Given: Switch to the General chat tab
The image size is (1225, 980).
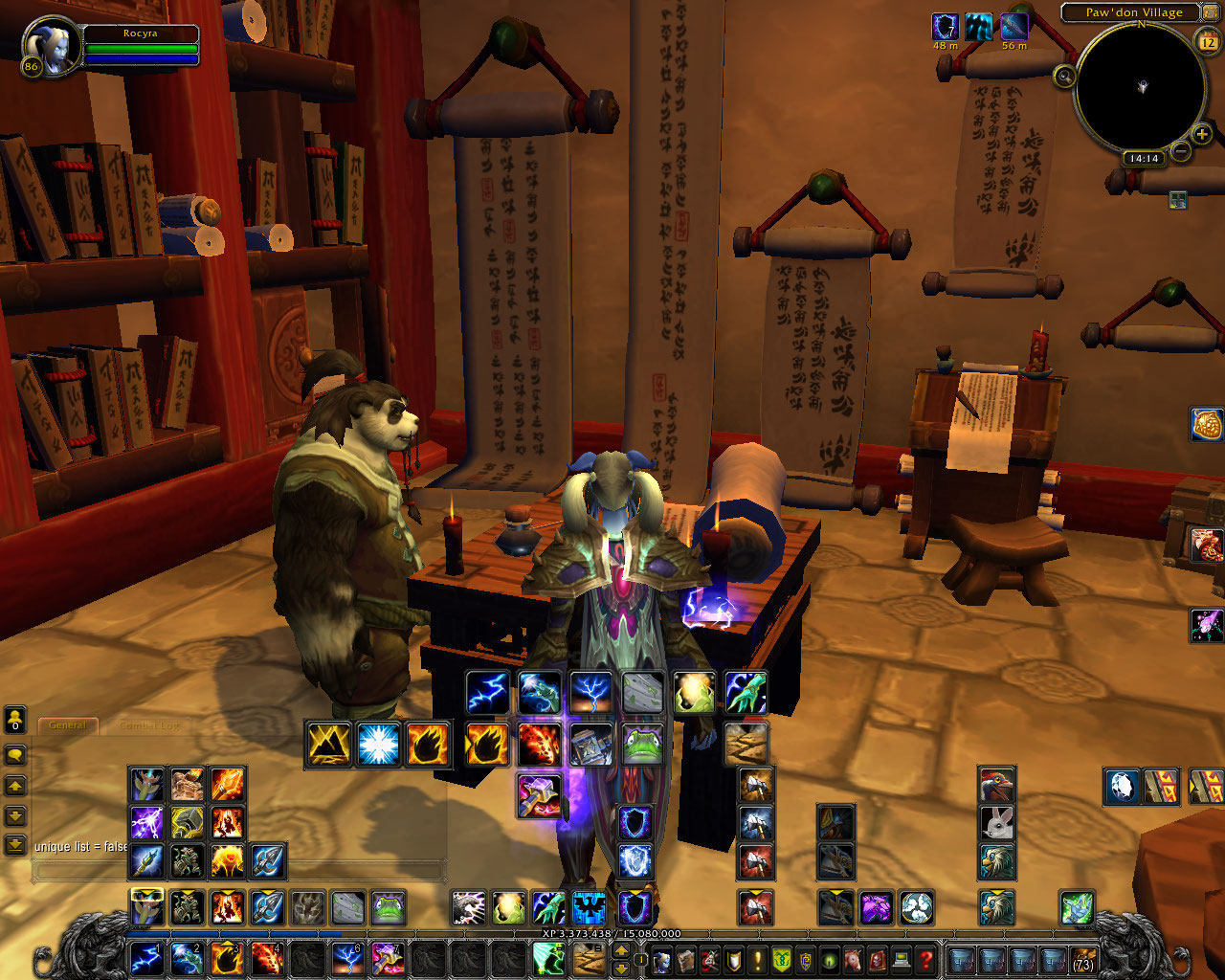Looking at the screenshot, I should click(x=68, y=725).
